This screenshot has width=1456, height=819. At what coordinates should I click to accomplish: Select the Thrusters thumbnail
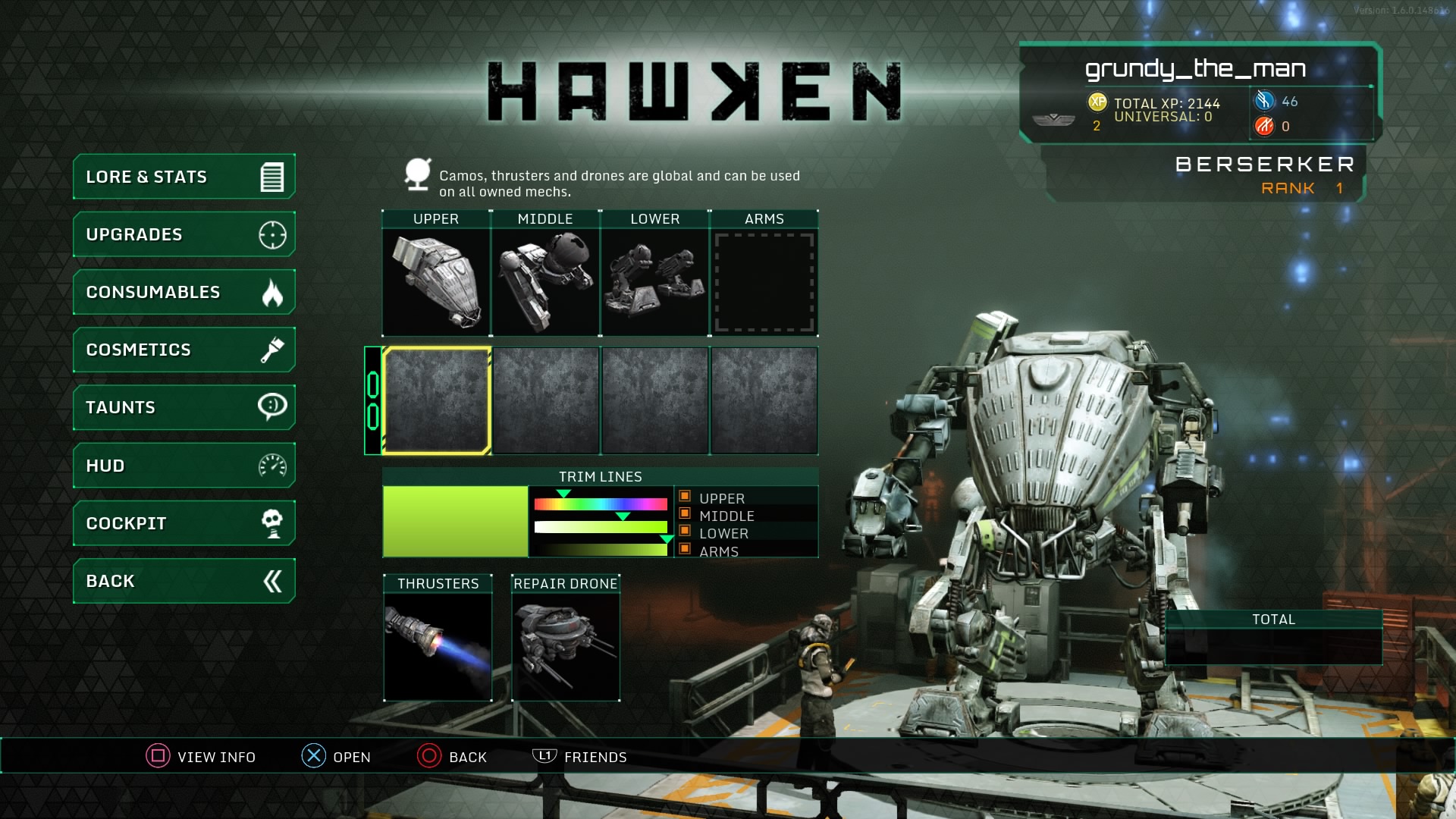(438, 645)
